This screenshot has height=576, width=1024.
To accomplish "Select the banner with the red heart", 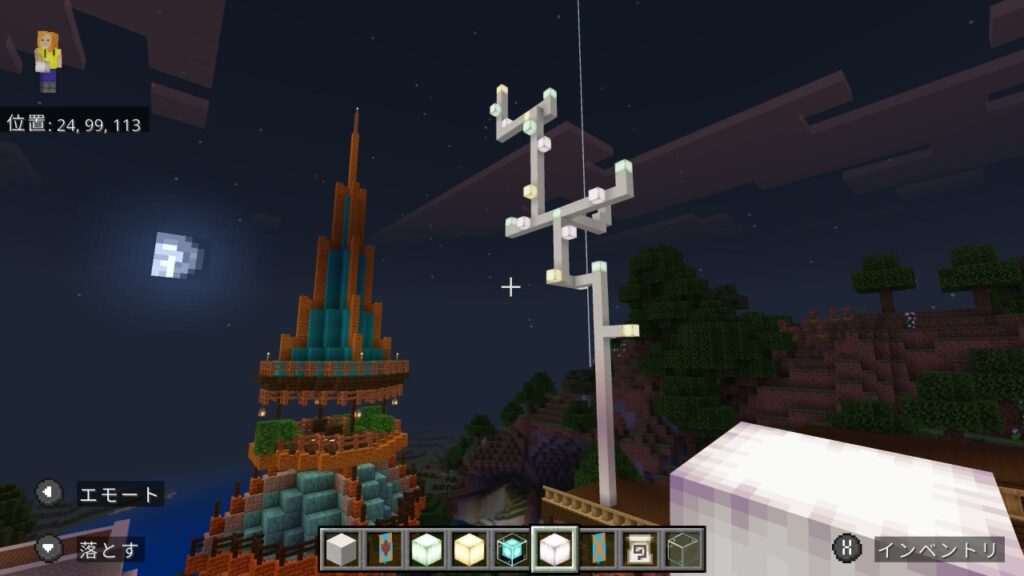I will coord(385,548).
